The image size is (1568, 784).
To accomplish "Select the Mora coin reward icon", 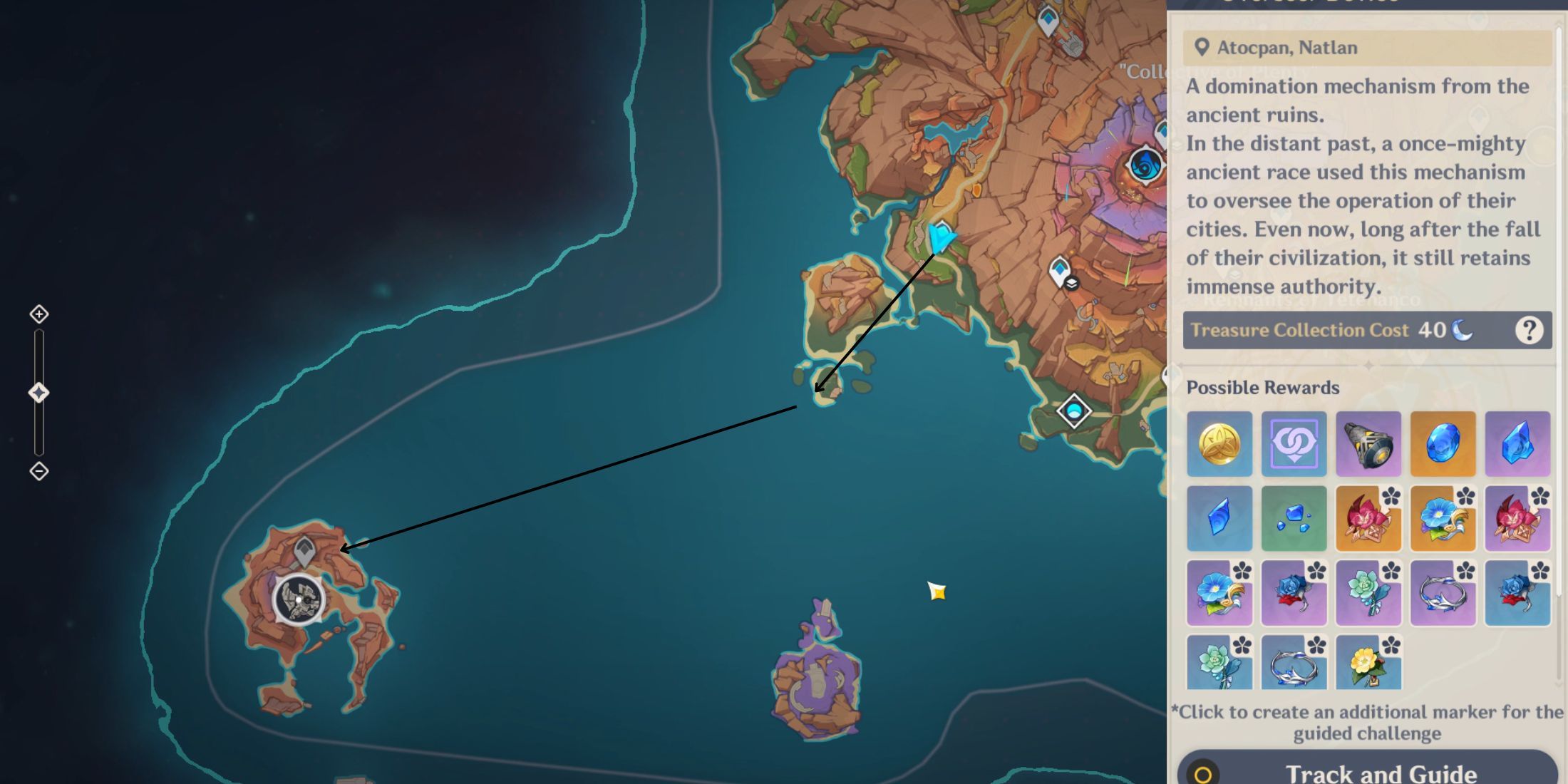I will 1219,444.
